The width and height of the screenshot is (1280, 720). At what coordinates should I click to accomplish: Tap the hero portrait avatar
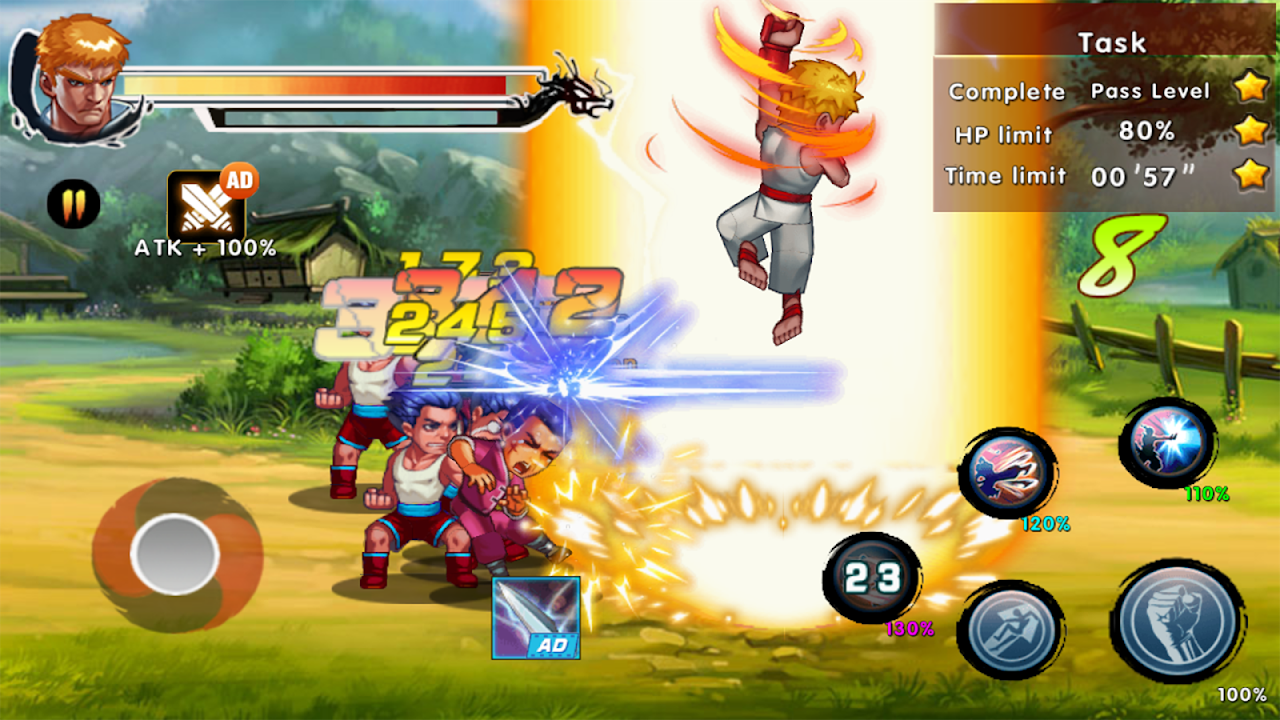[x=82, y=80]
